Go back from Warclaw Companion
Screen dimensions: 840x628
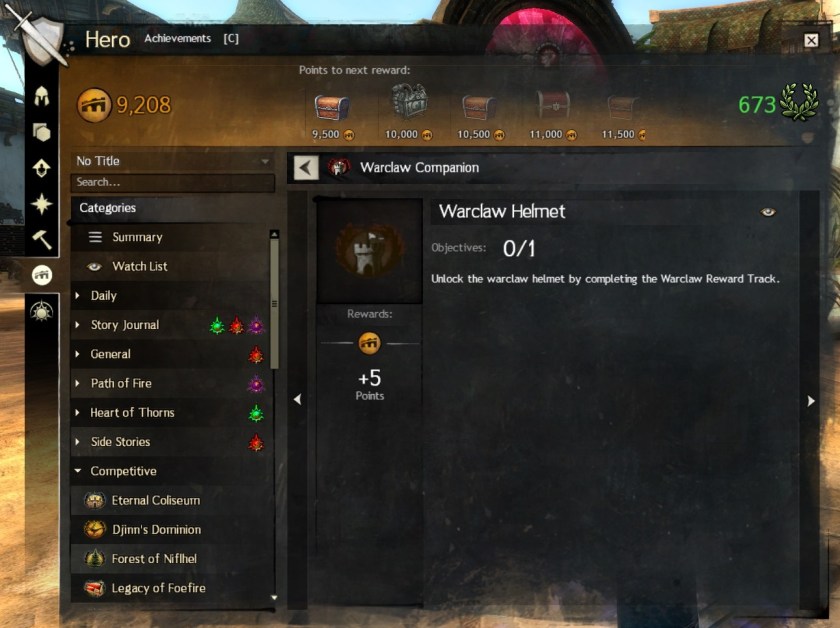pyautogui.click(x=306, y=168)
